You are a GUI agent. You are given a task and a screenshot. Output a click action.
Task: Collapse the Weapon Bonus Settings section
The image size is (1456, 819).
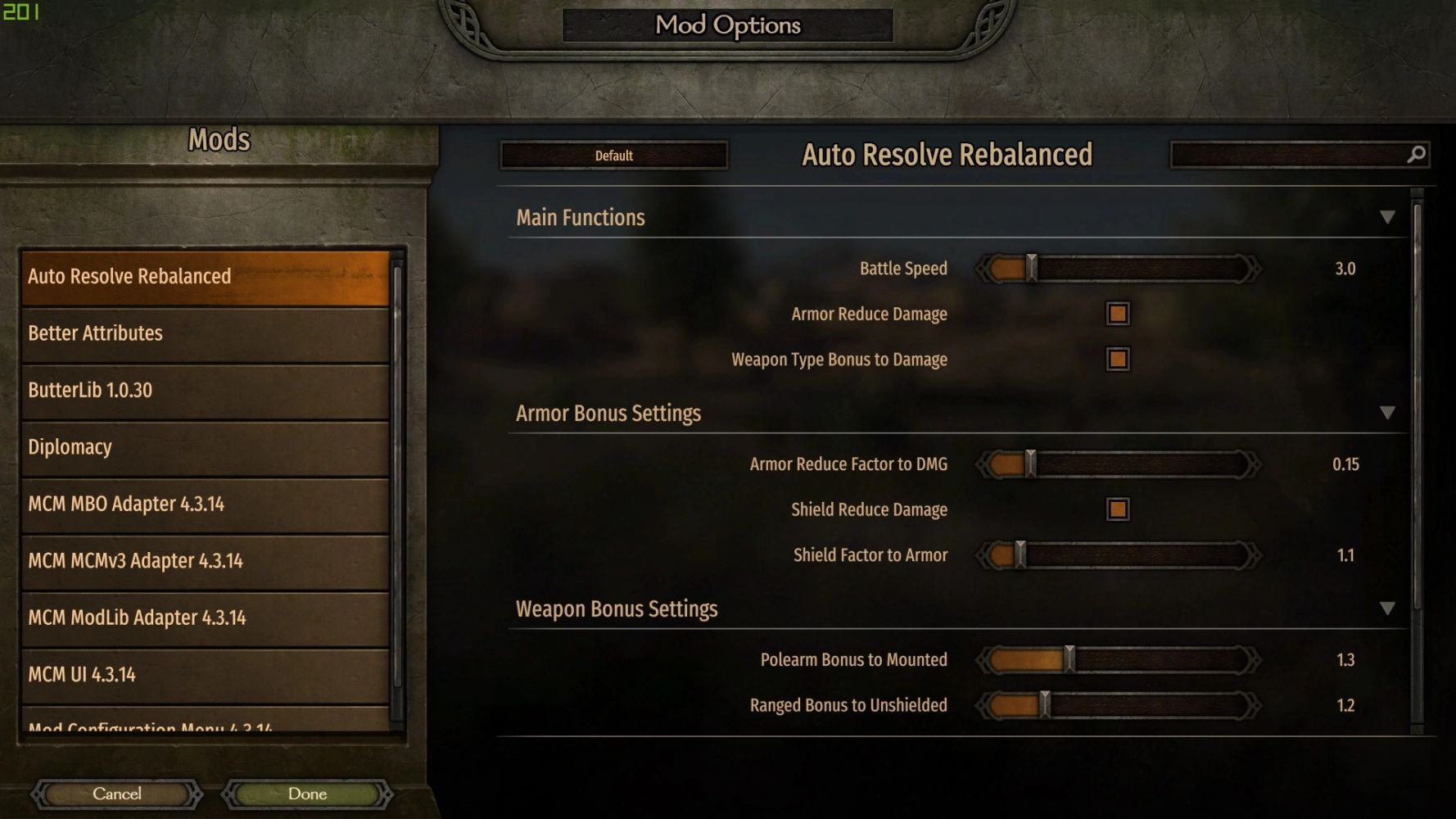point(1387,609)
